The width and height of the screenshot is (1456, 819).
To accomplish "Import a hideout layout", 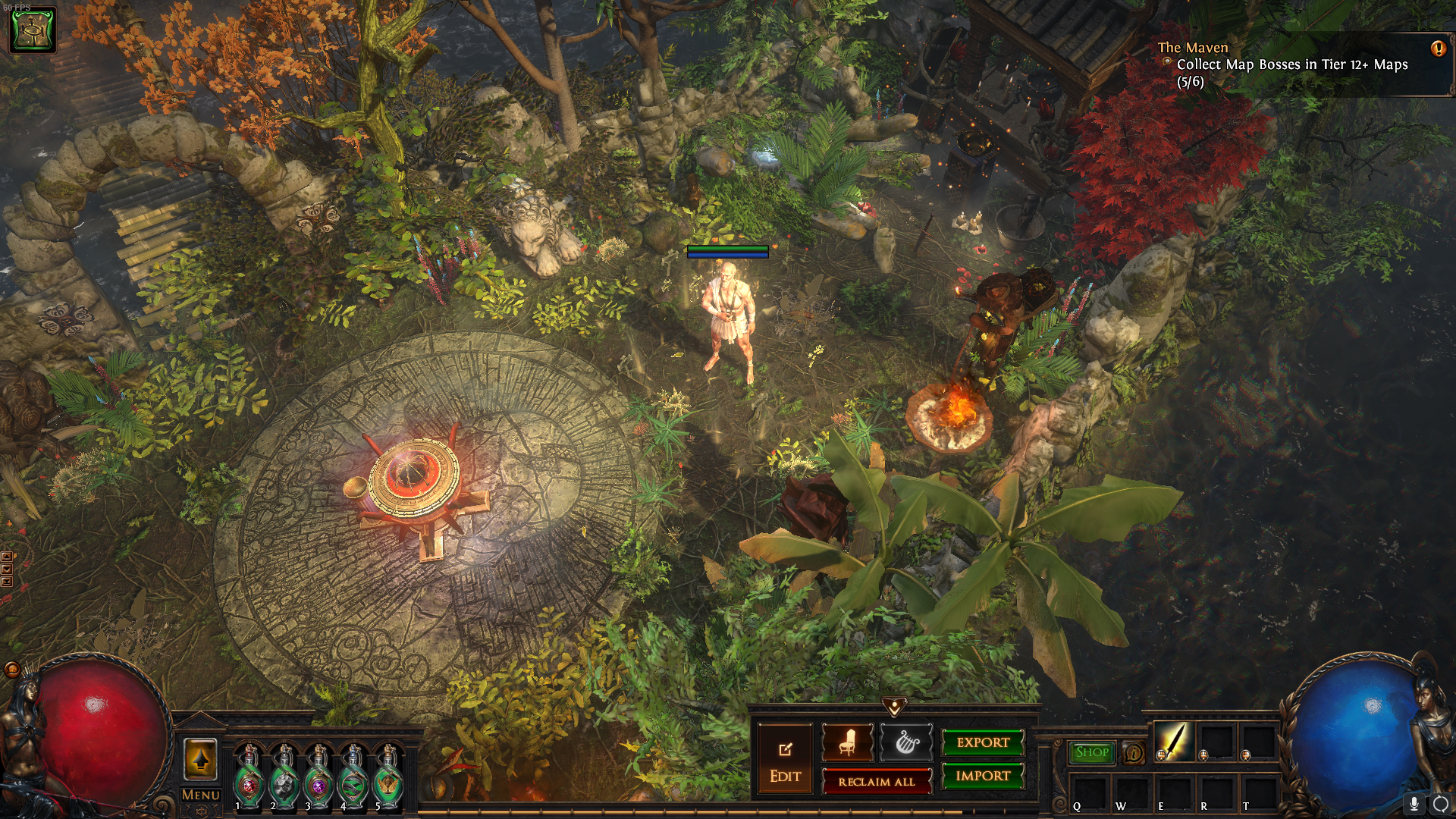I will pyautogui.click(x=983, y=777).
